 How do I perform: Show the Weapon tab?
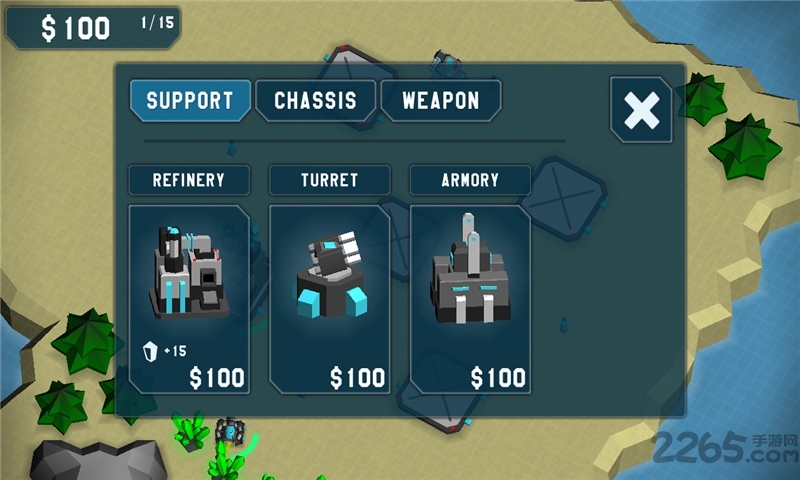coord(440,101)
